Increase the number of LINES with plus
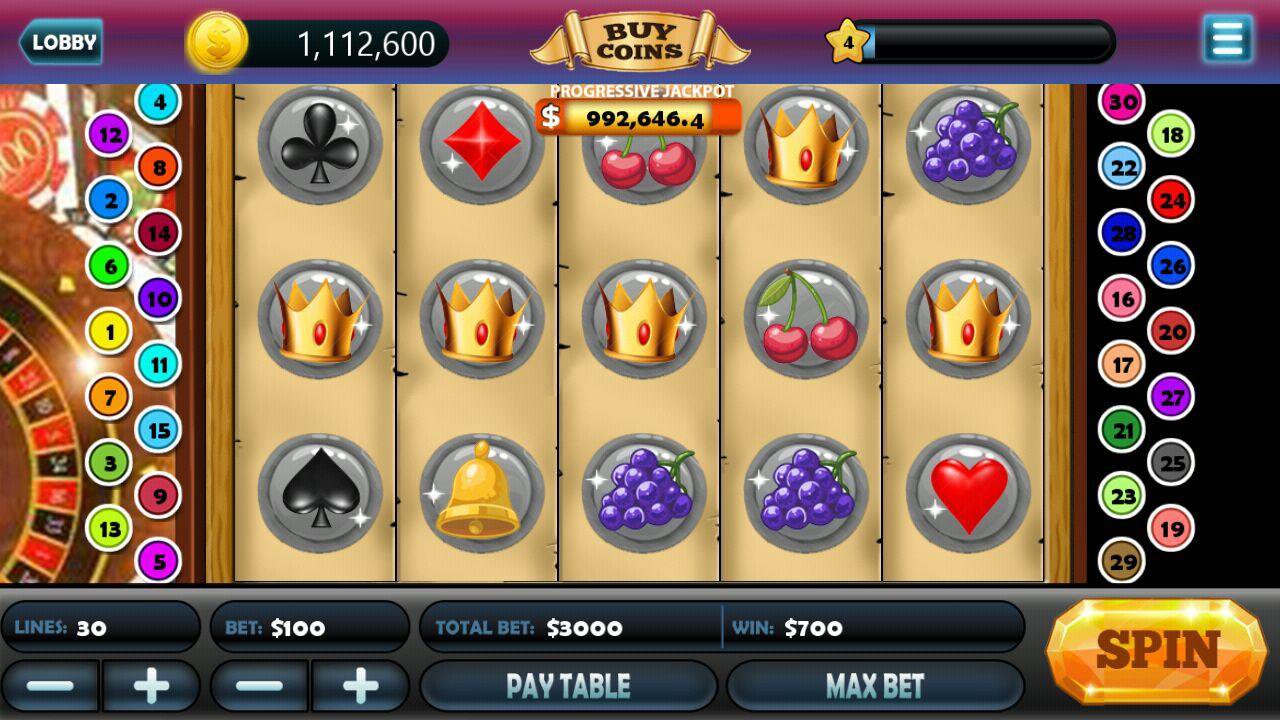1280x720 pixels. [152, 685]
